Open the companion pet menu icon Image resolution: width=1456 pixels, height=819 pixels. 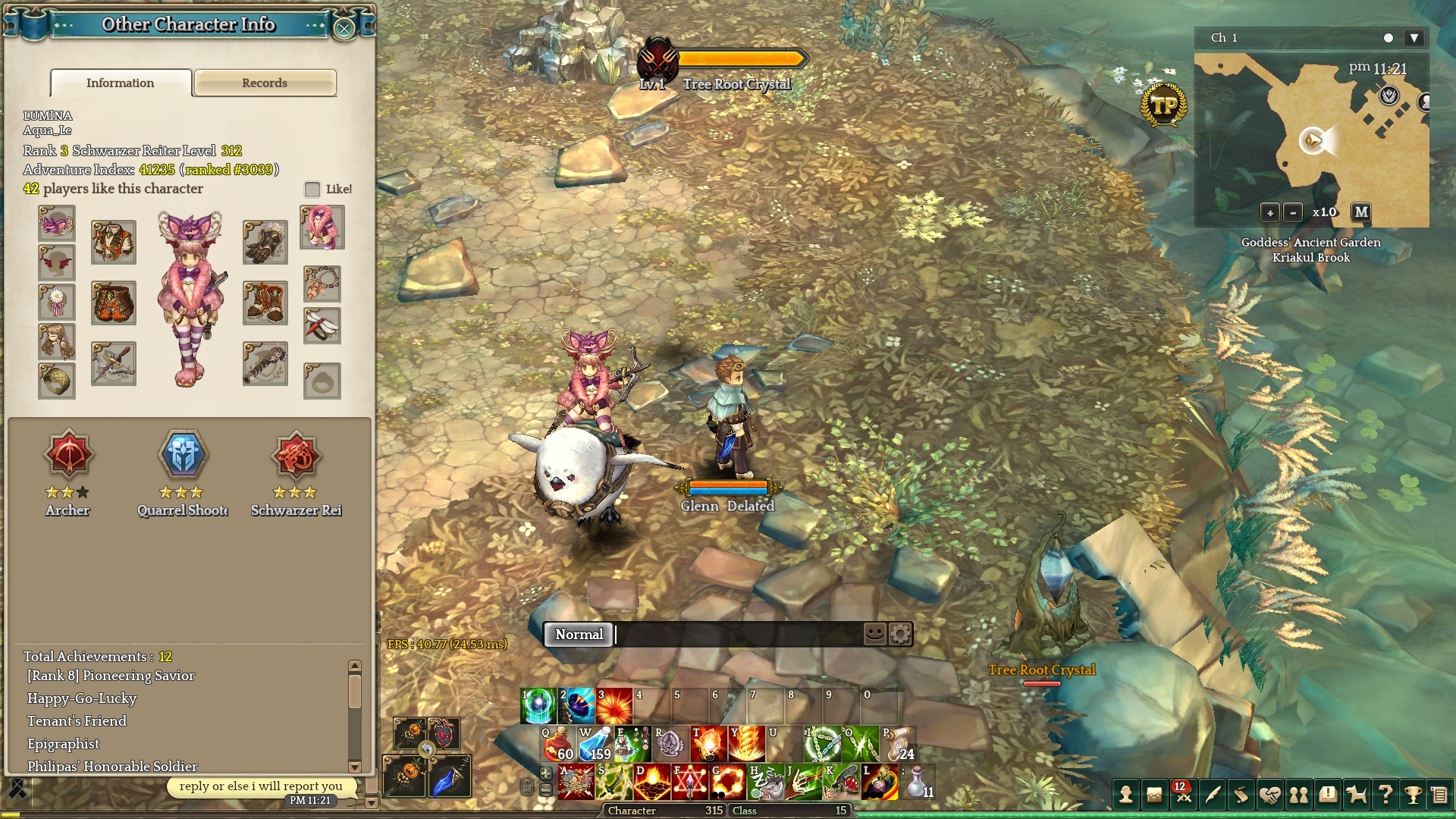click(x=1356, y=795)
